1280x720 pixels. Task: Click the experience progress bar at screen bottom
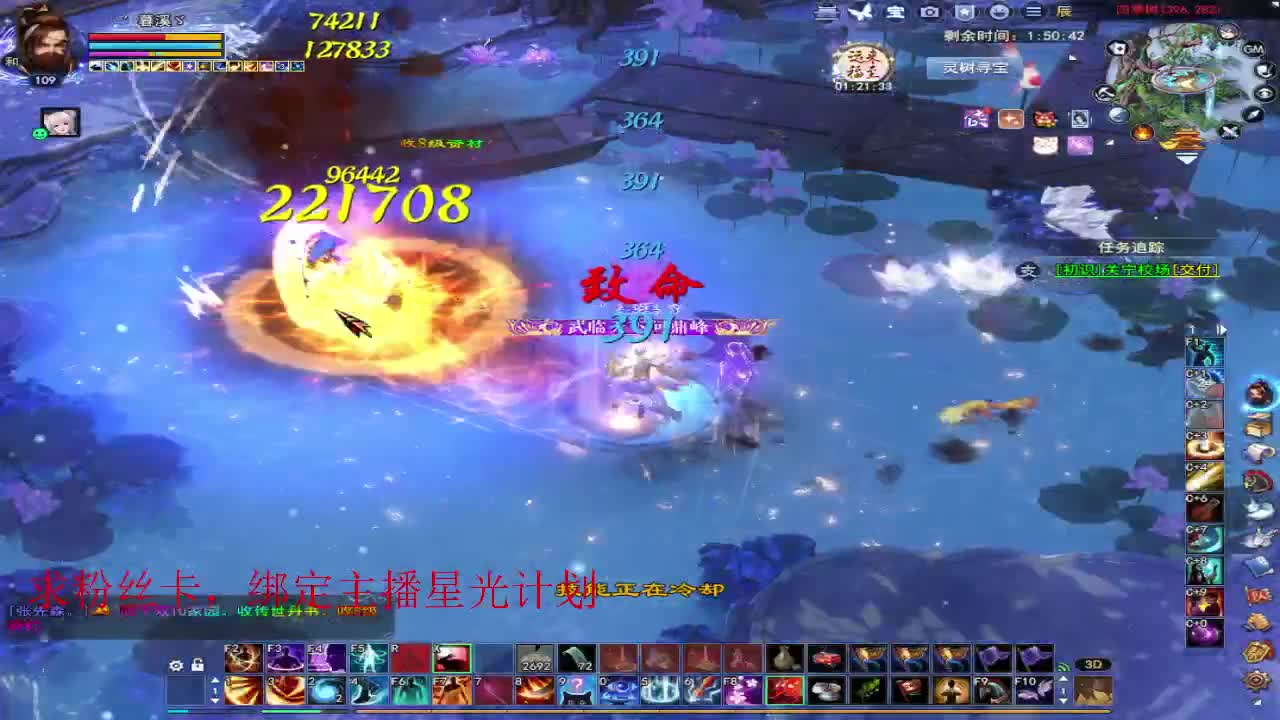pos(640,712)
